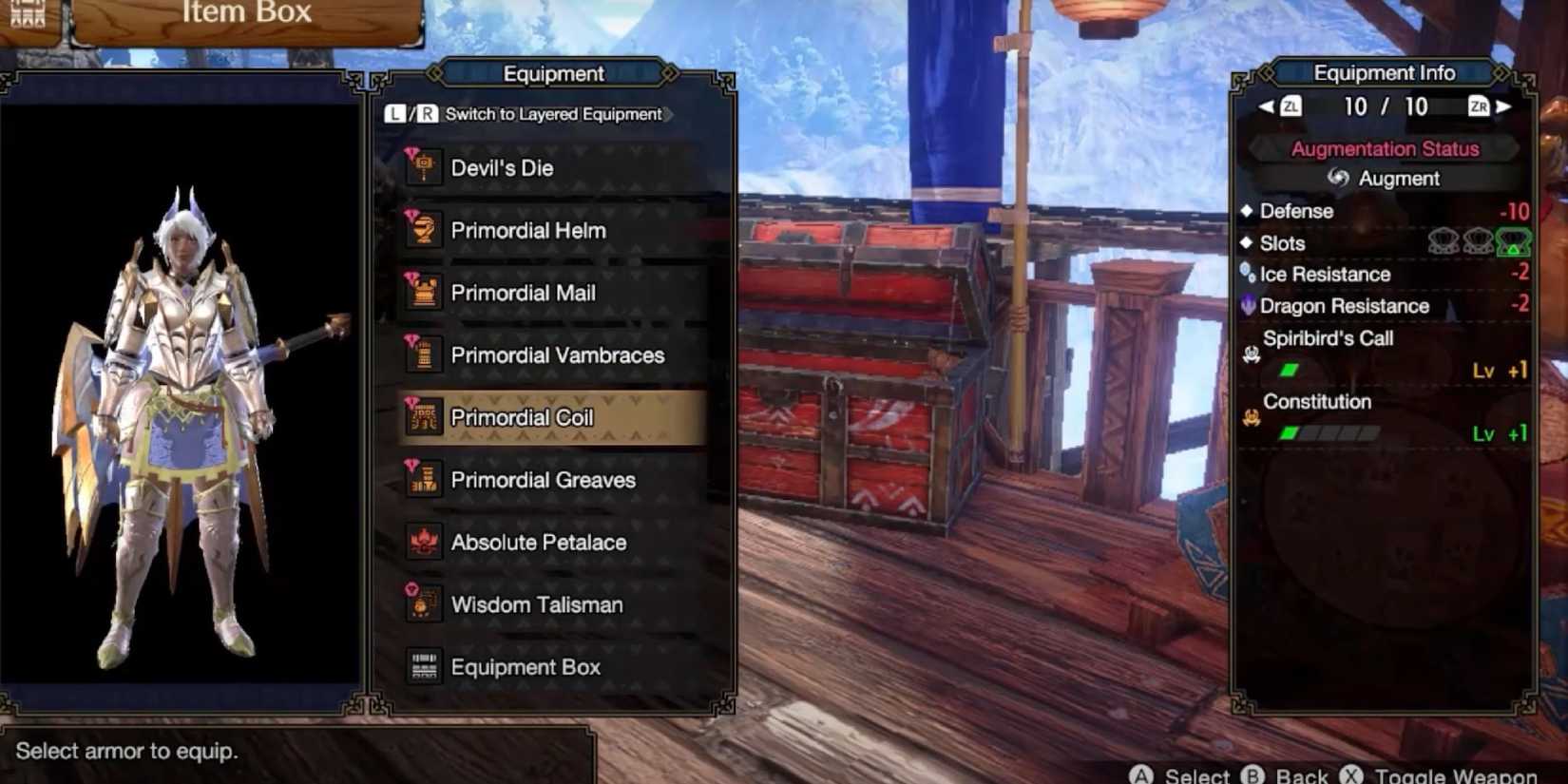Open the Equipment Box icon
1568x784 pixels.
tap(421, 666)
